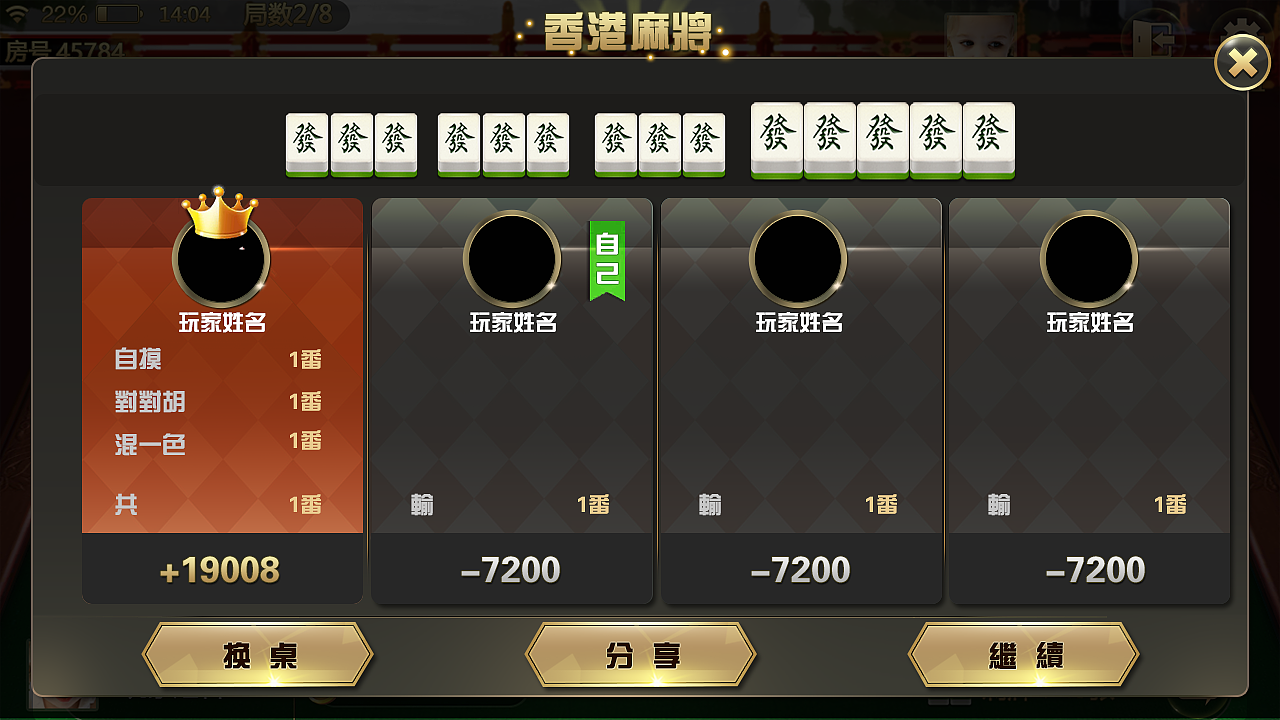Open the room settings gear icon
The width and height of the screenshot is (1280, 720).
pyautogui.click(x=1240, y=27)
